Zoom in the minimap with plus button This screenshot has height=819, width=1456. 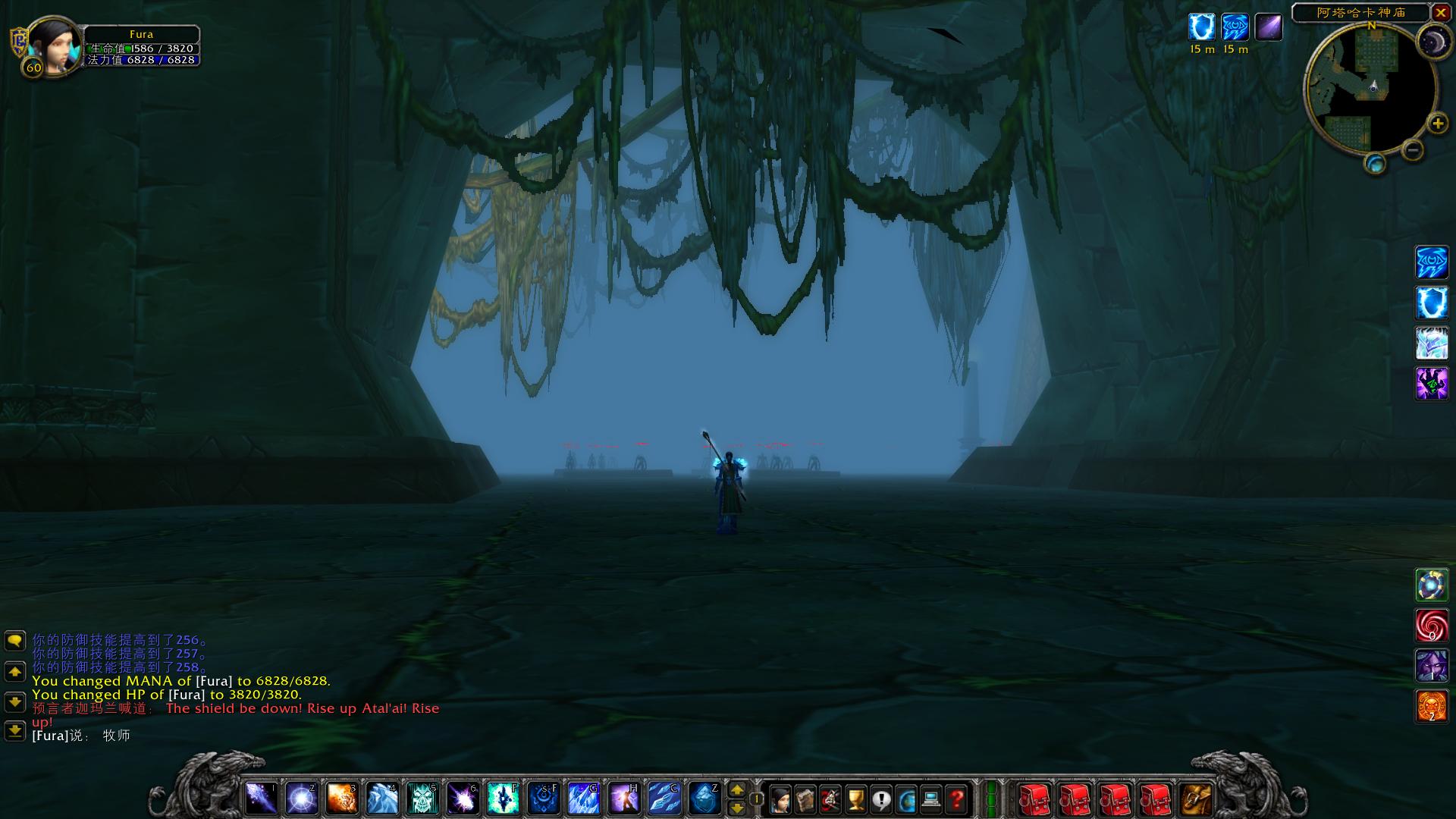point(1437,124)
